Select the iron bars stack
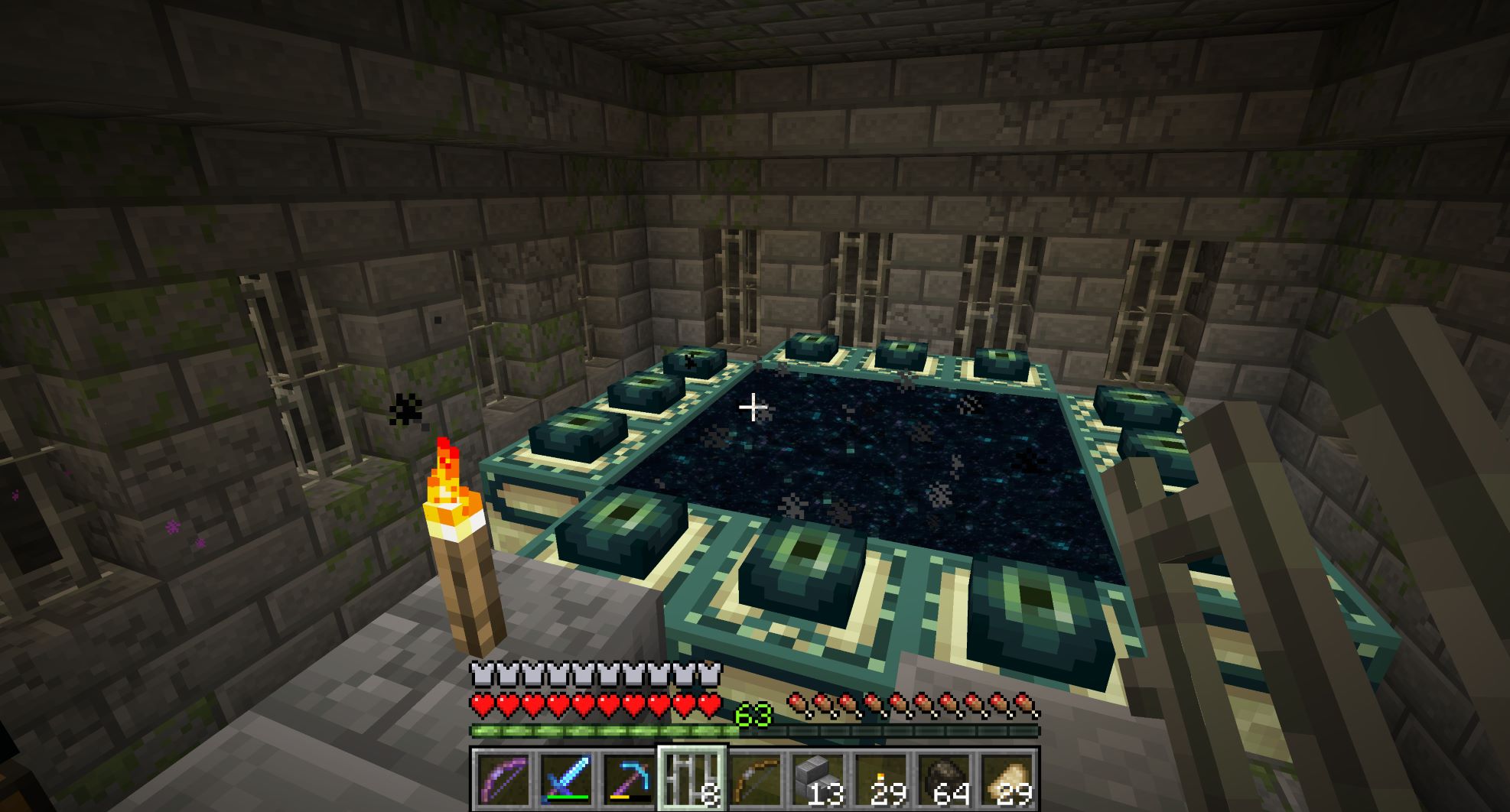 692,780
